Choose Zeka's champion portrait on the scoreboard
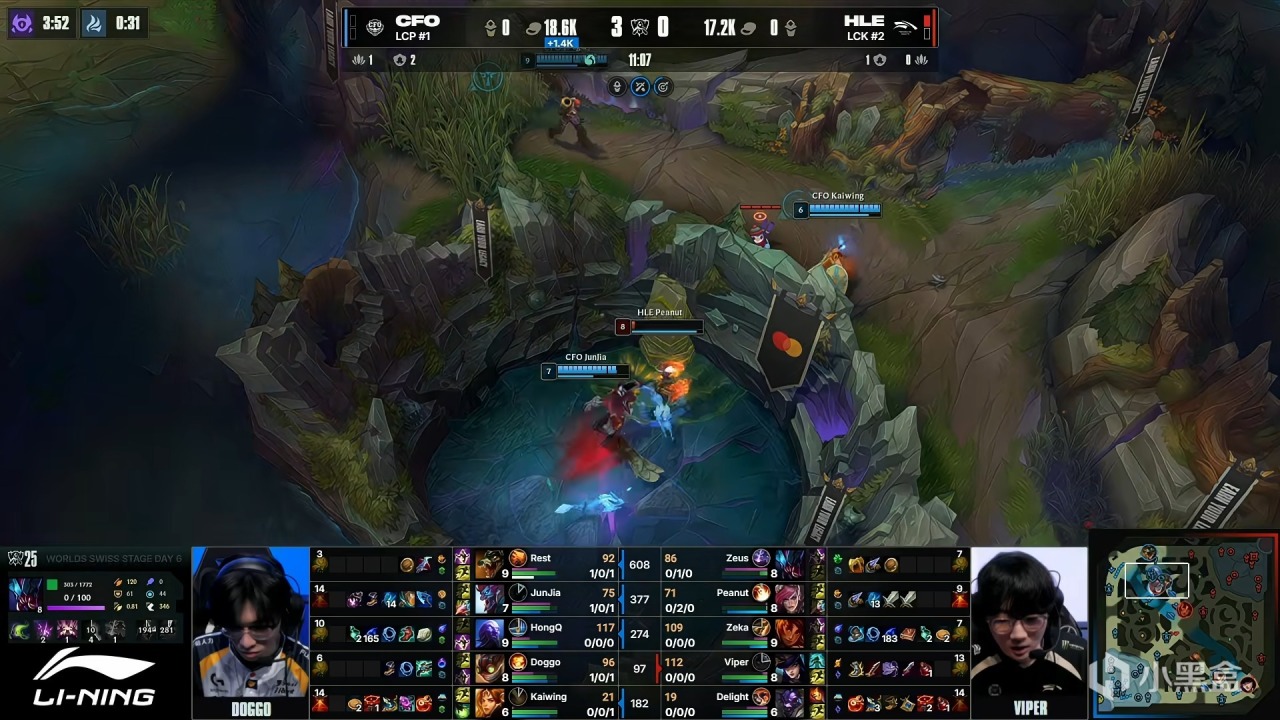 coord(790,634)
